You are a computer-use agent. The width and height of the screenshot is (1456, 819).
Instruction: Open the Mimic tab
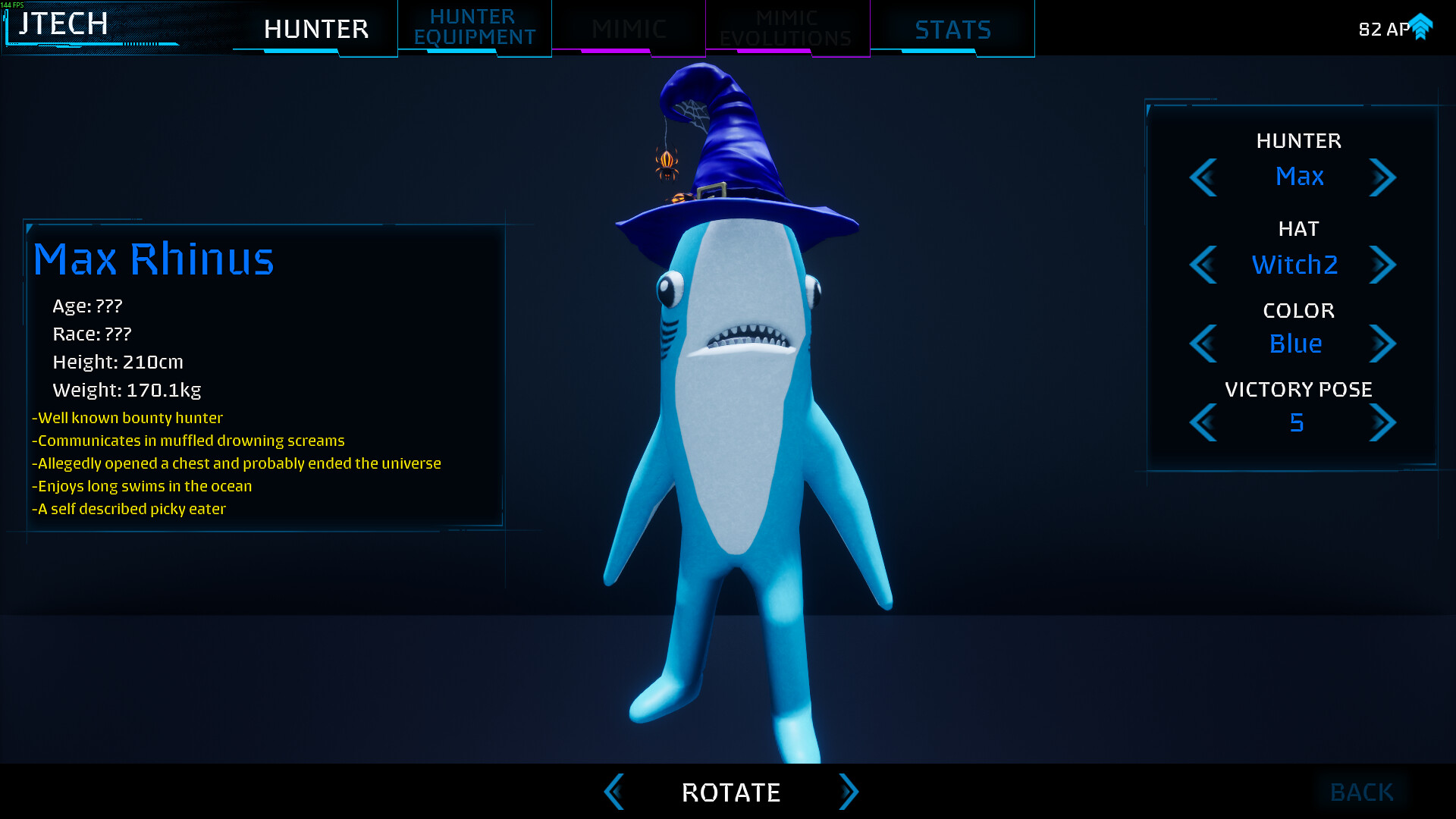(x=629, y=29)
